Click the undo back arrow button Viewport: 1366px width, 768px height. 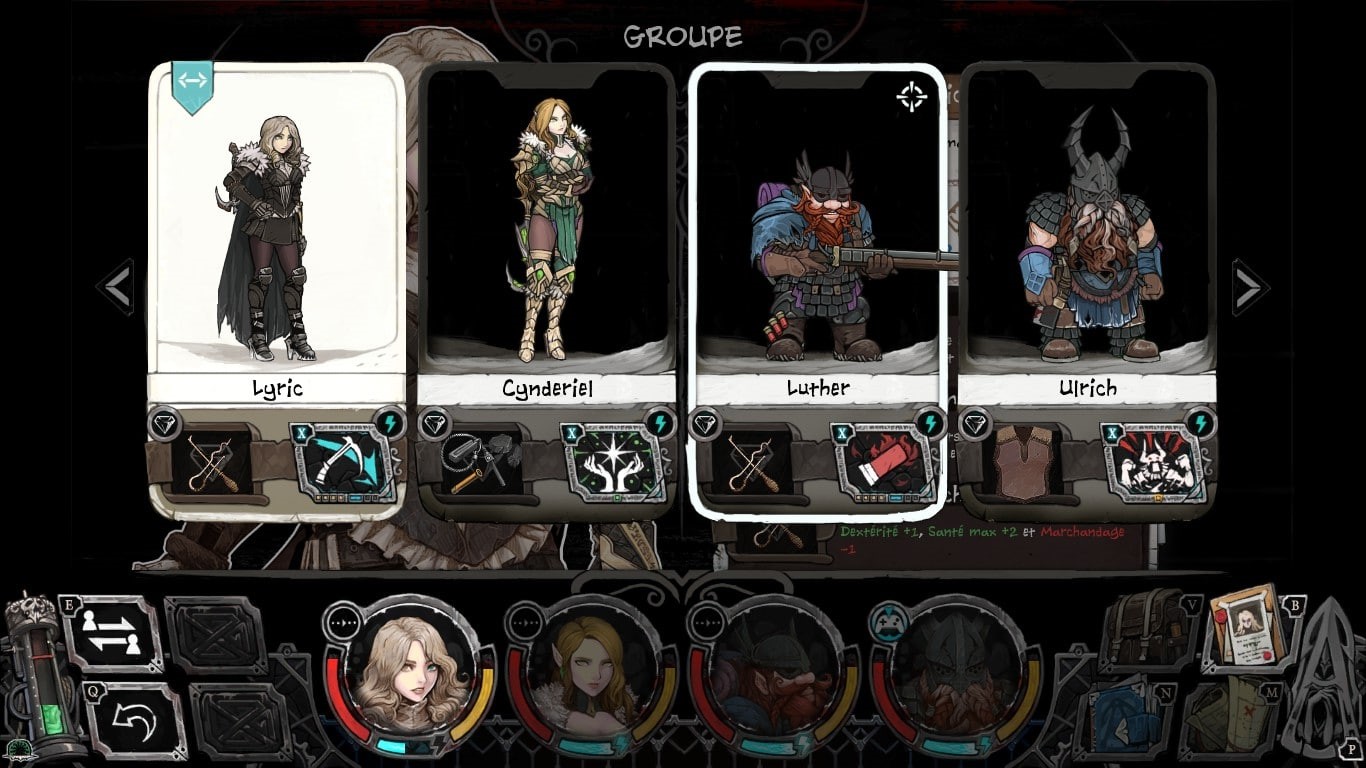tap(134, 719)
